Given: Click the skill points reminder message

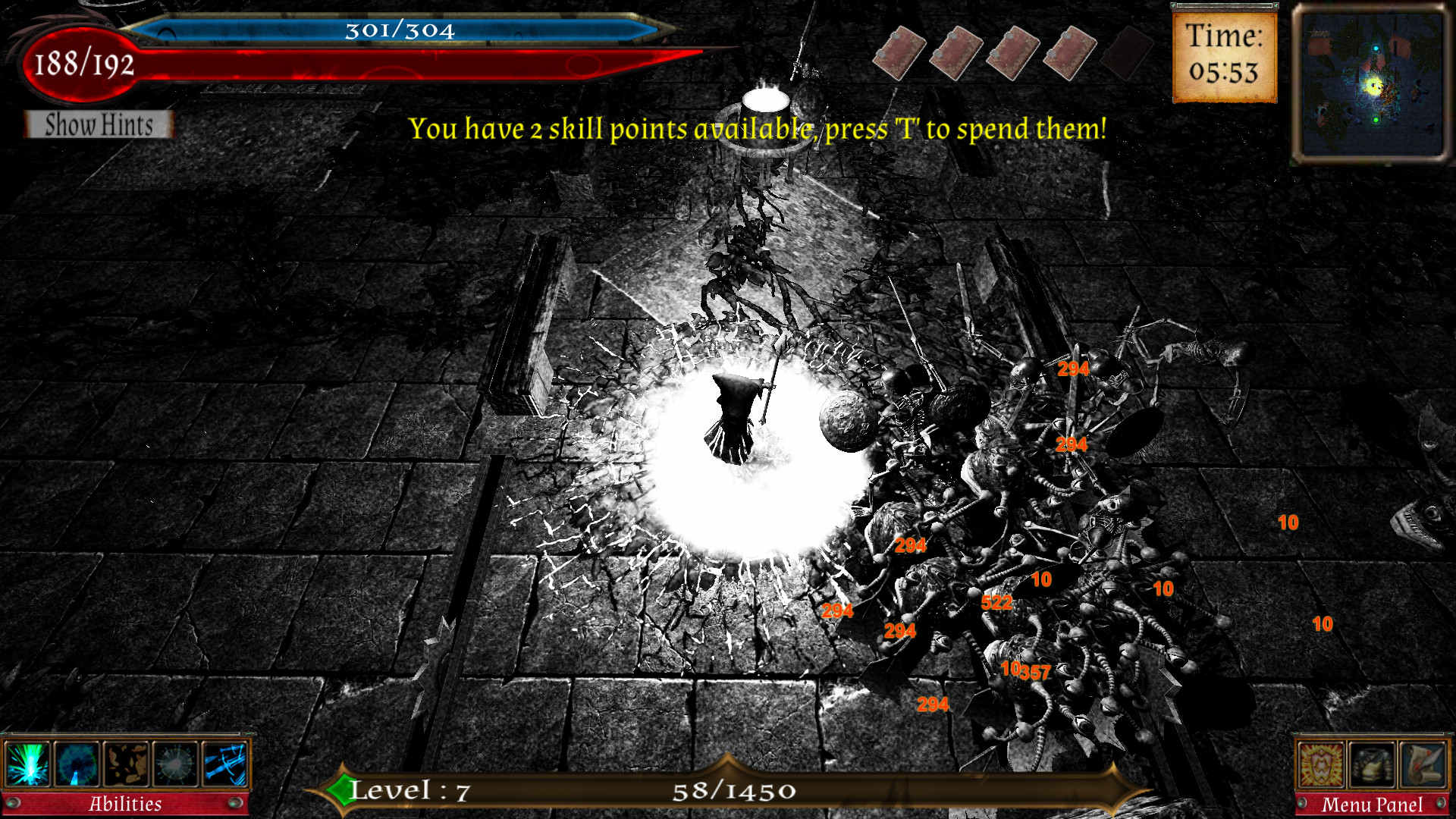Looking at the screenshot, I should coord(758,129).
